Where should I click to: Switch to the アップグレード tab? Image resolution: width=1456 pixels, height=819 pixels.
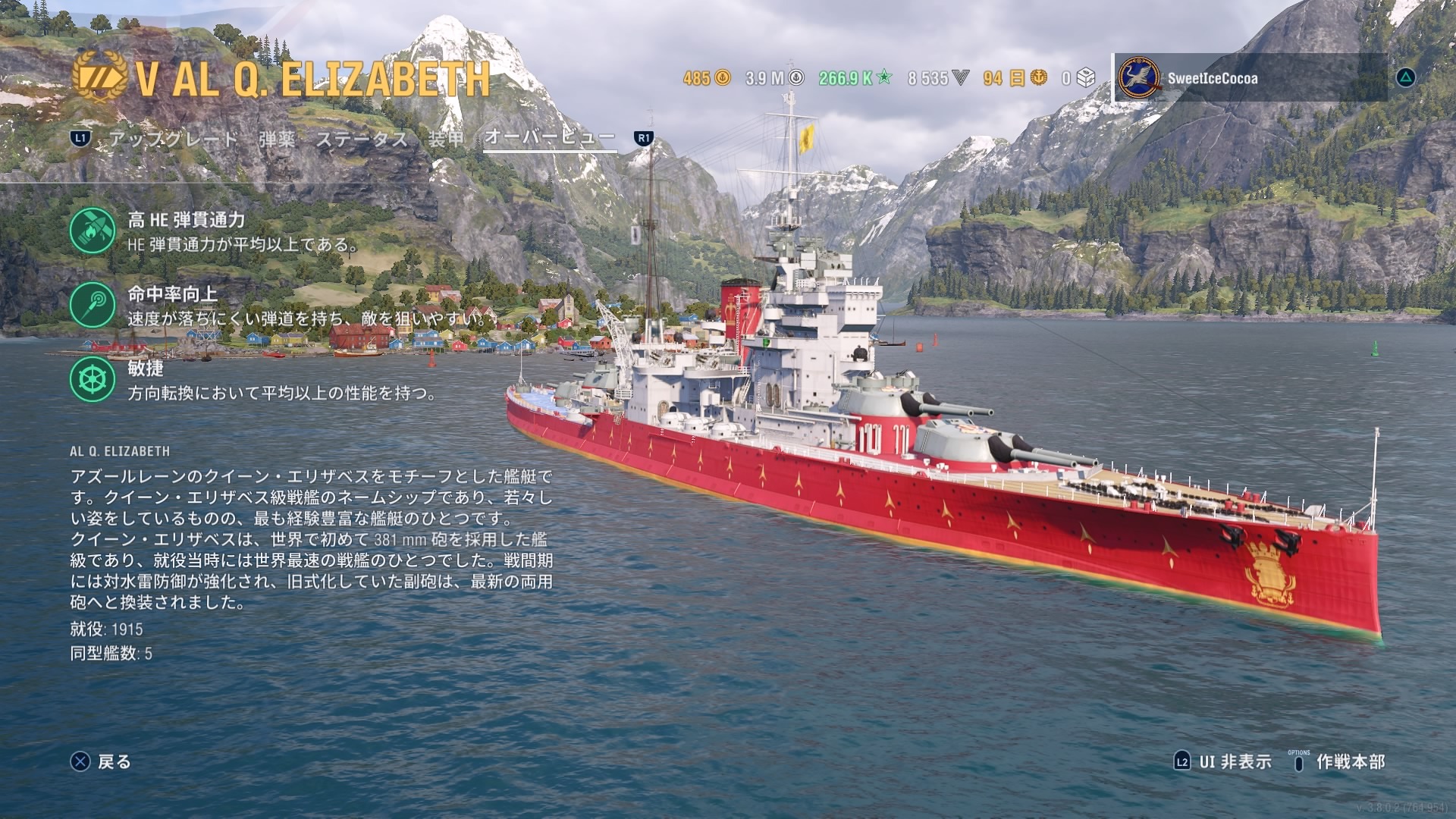pyautogui.click(x=173, y=140)
